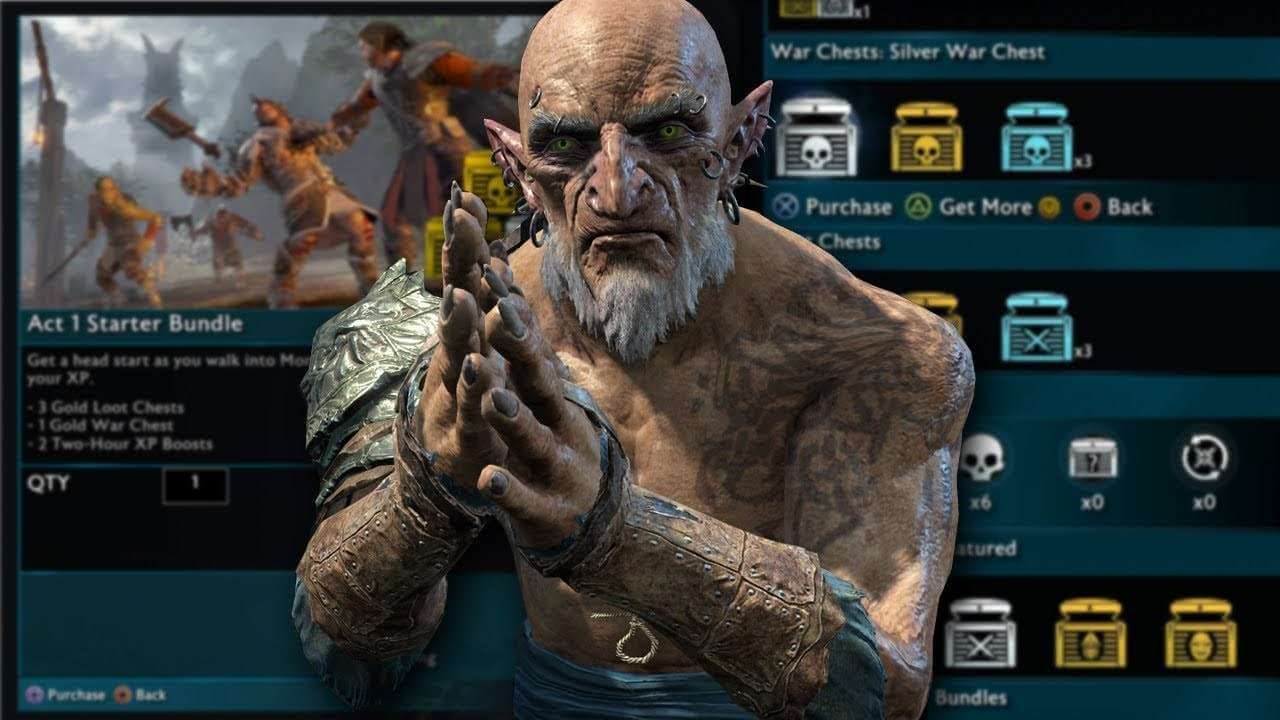Open the blue skull war chest stacked x3
Viewport: 1280px width, 720px height.
pos(1038,140)
